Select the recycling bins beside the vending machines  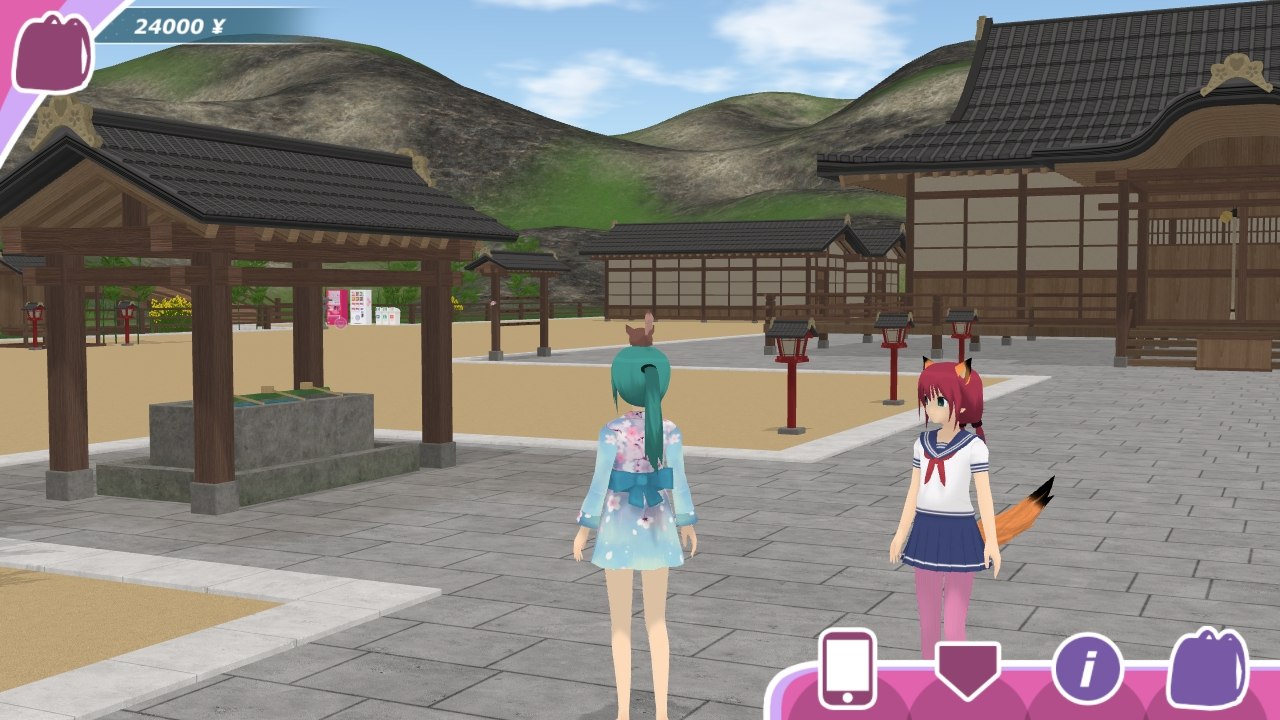[388, 313]
